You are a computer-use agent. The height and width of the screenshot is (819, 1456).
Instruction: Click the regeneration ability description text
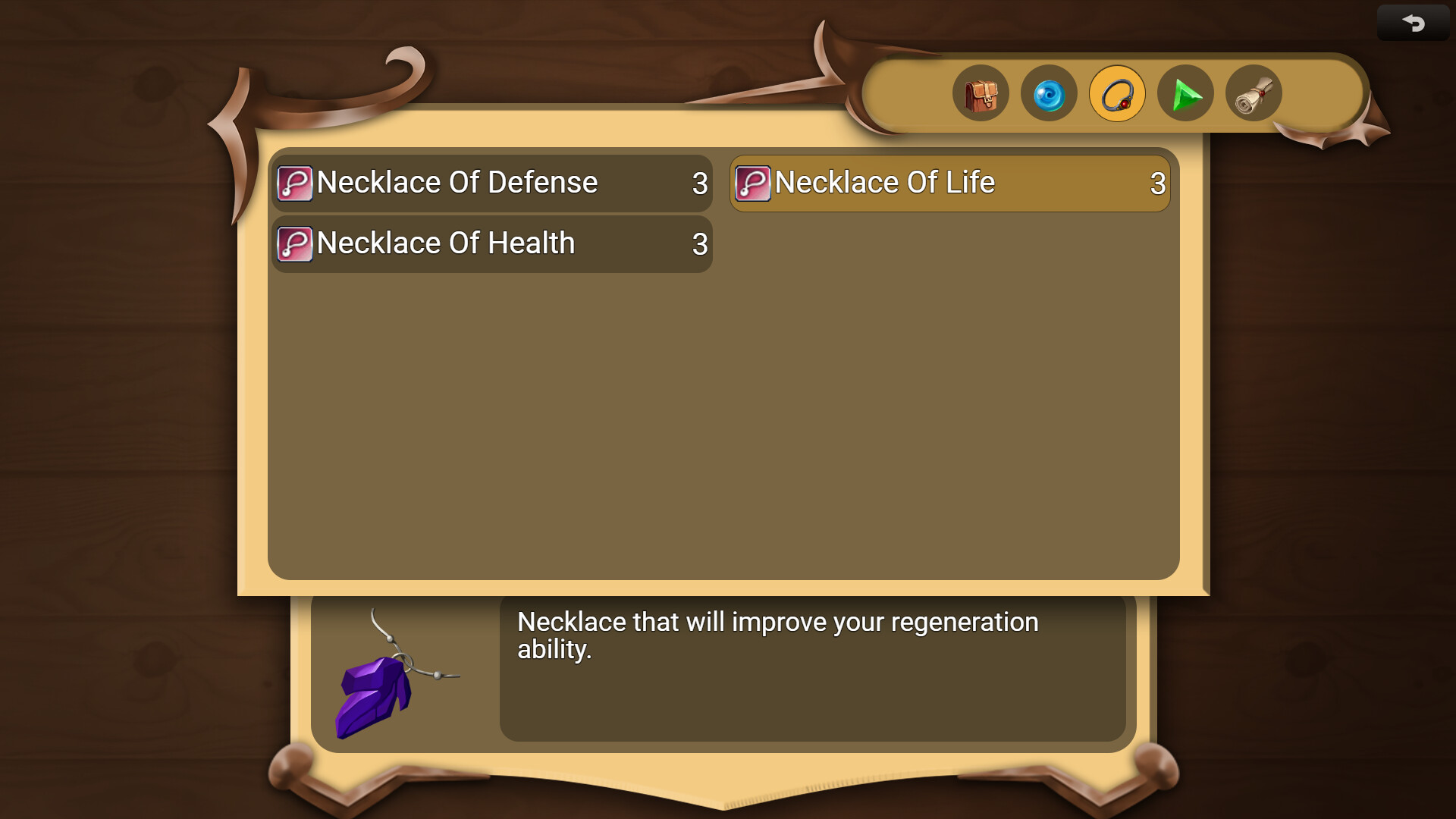click(x=777, y=635)
